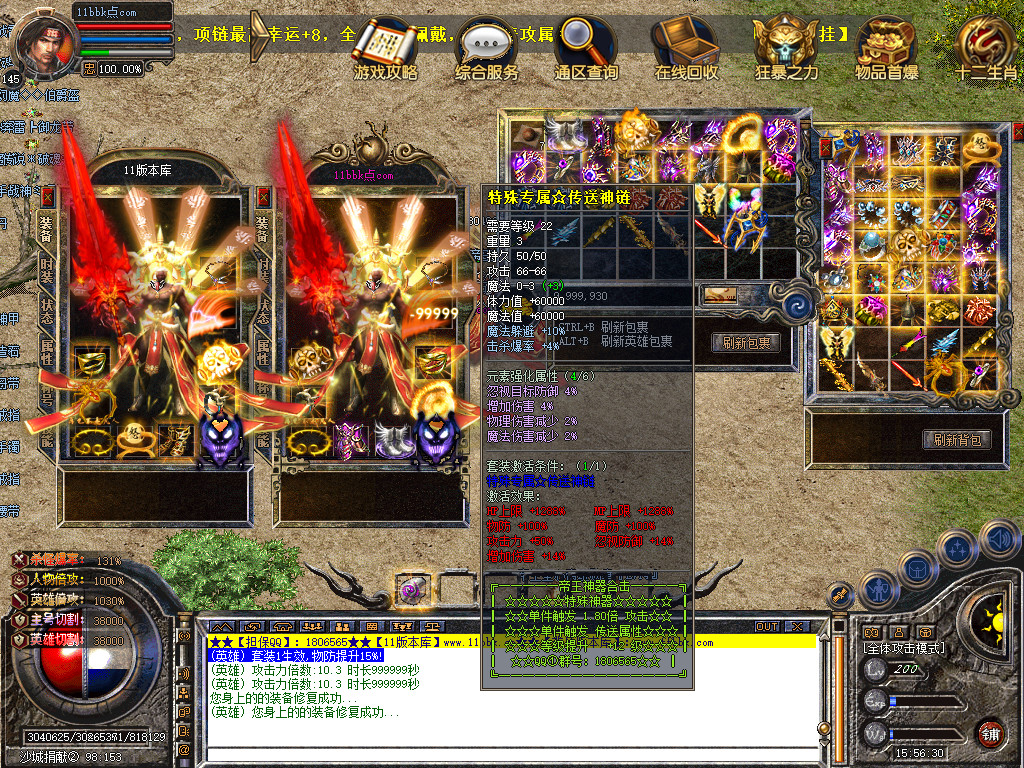Click the OUT button above the chat
This screenshot has height=768, width=1024.
click(766, 627)
